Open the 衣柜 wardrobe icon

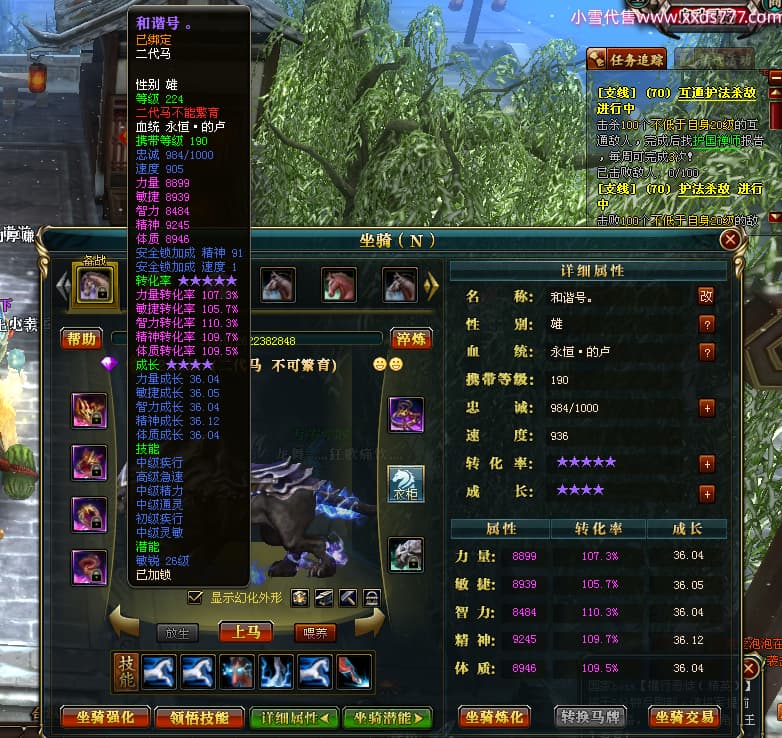406,484
